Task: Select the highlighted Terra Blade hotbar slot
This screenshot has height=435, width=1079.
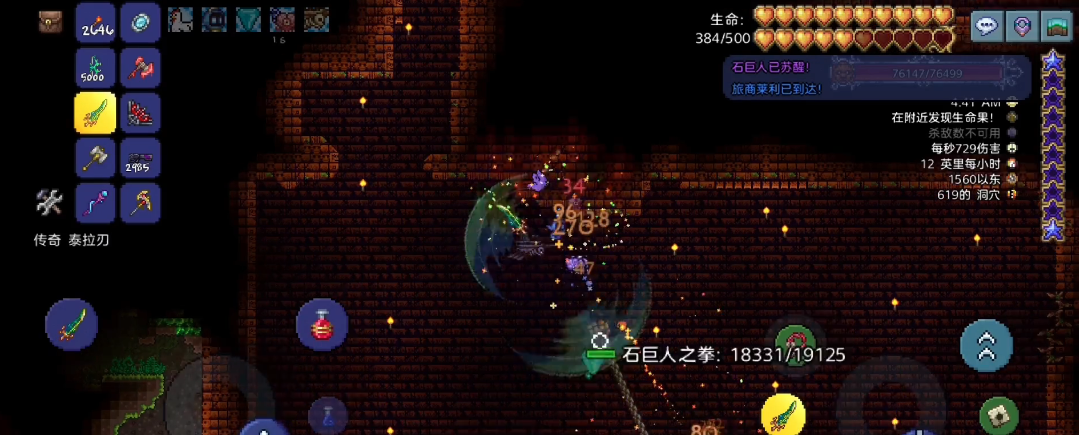Action: point(95,113)
